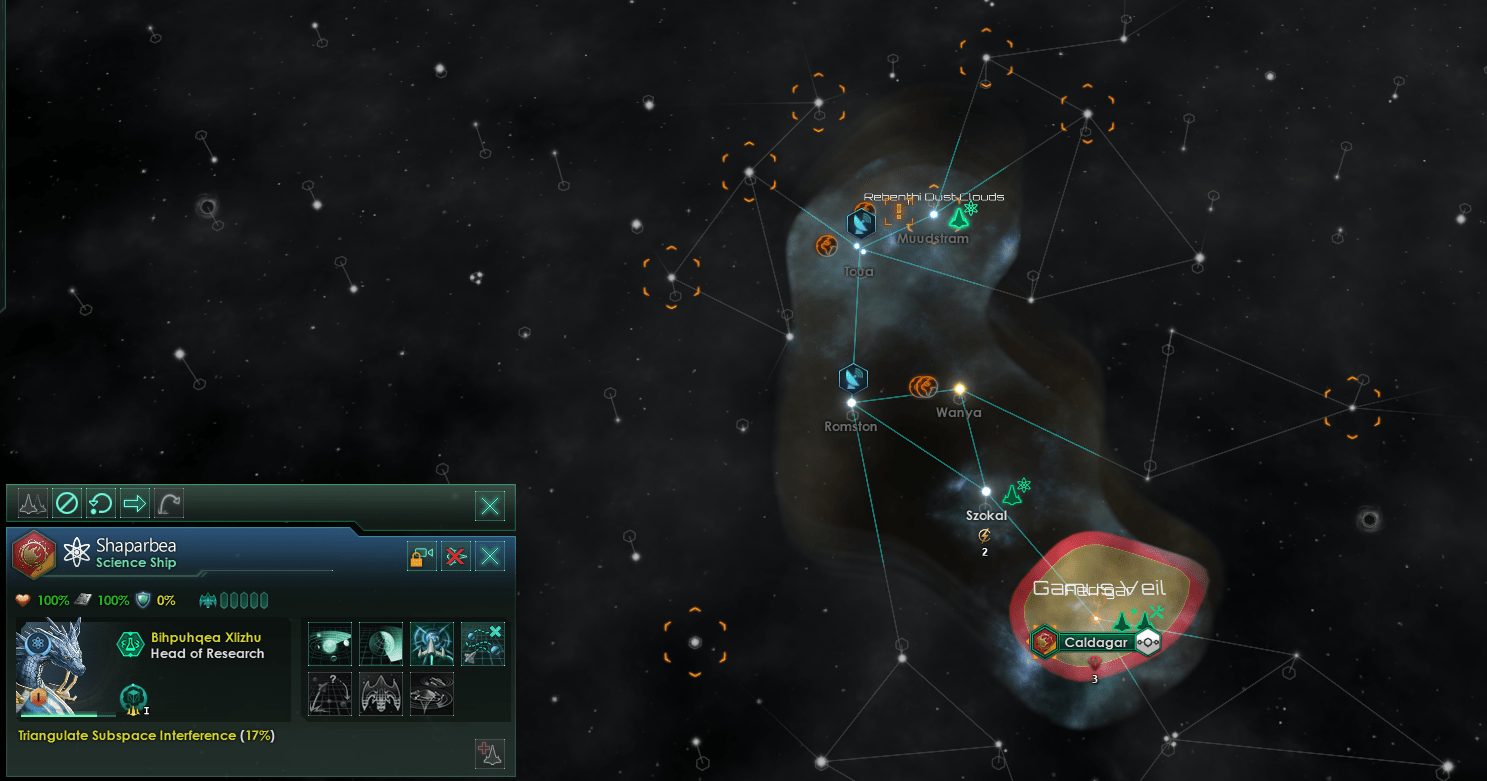
Task: Open the empire flag emblem on panel
Action: coord(34,555)
